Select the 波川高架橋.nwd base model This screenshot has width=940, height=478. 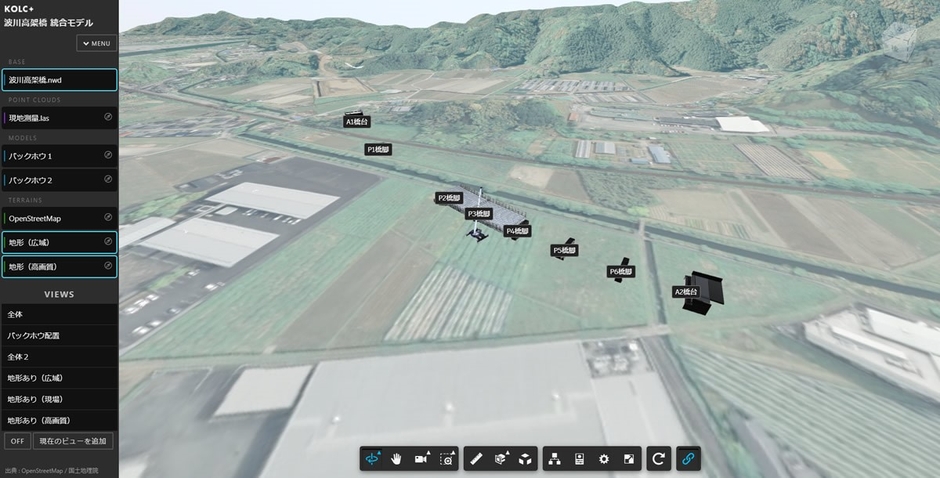tap(59, 80)
